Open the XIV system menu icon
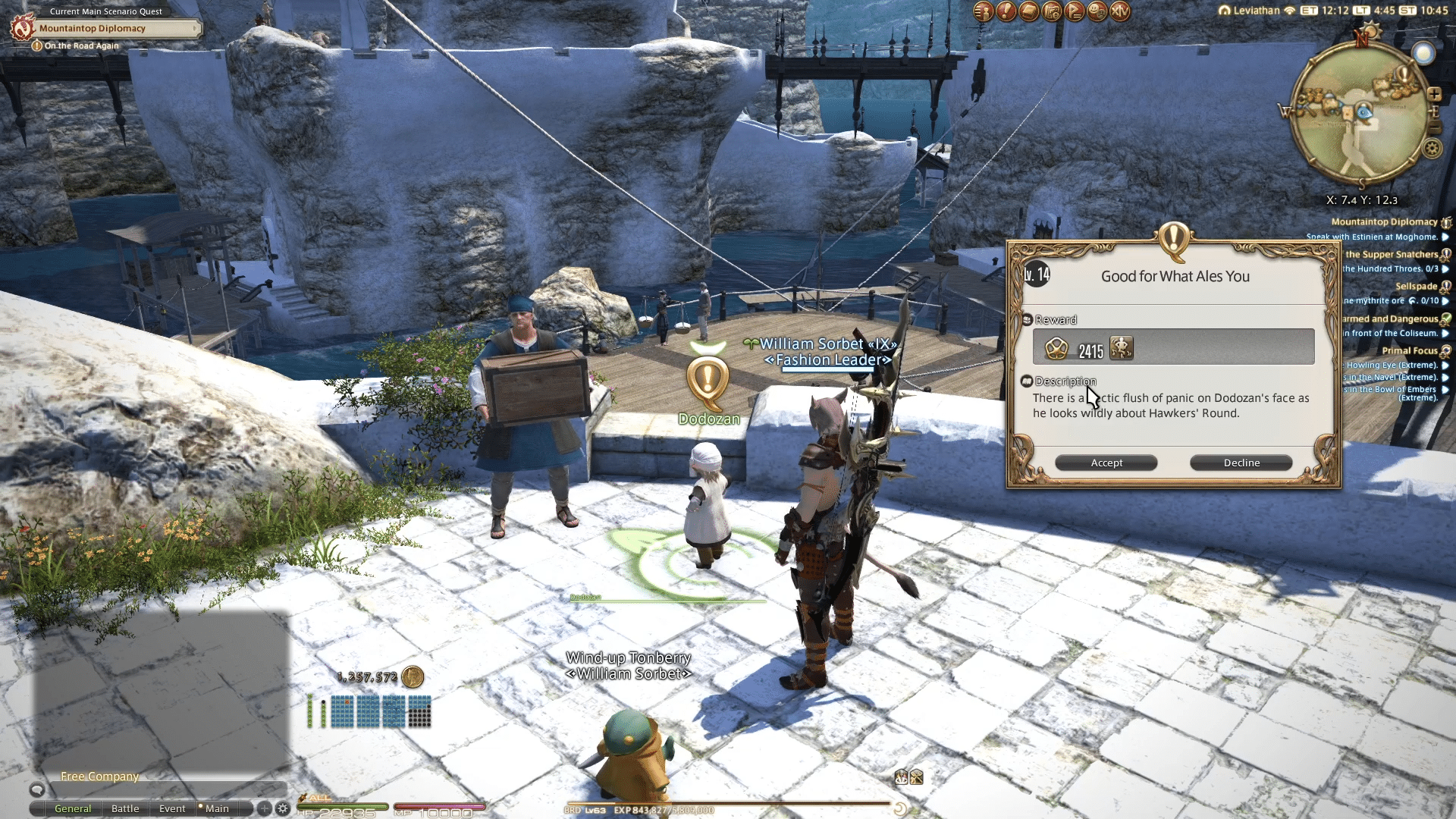The width and height of the screenshot is (1456, 819). click(x=1120, y=11)
